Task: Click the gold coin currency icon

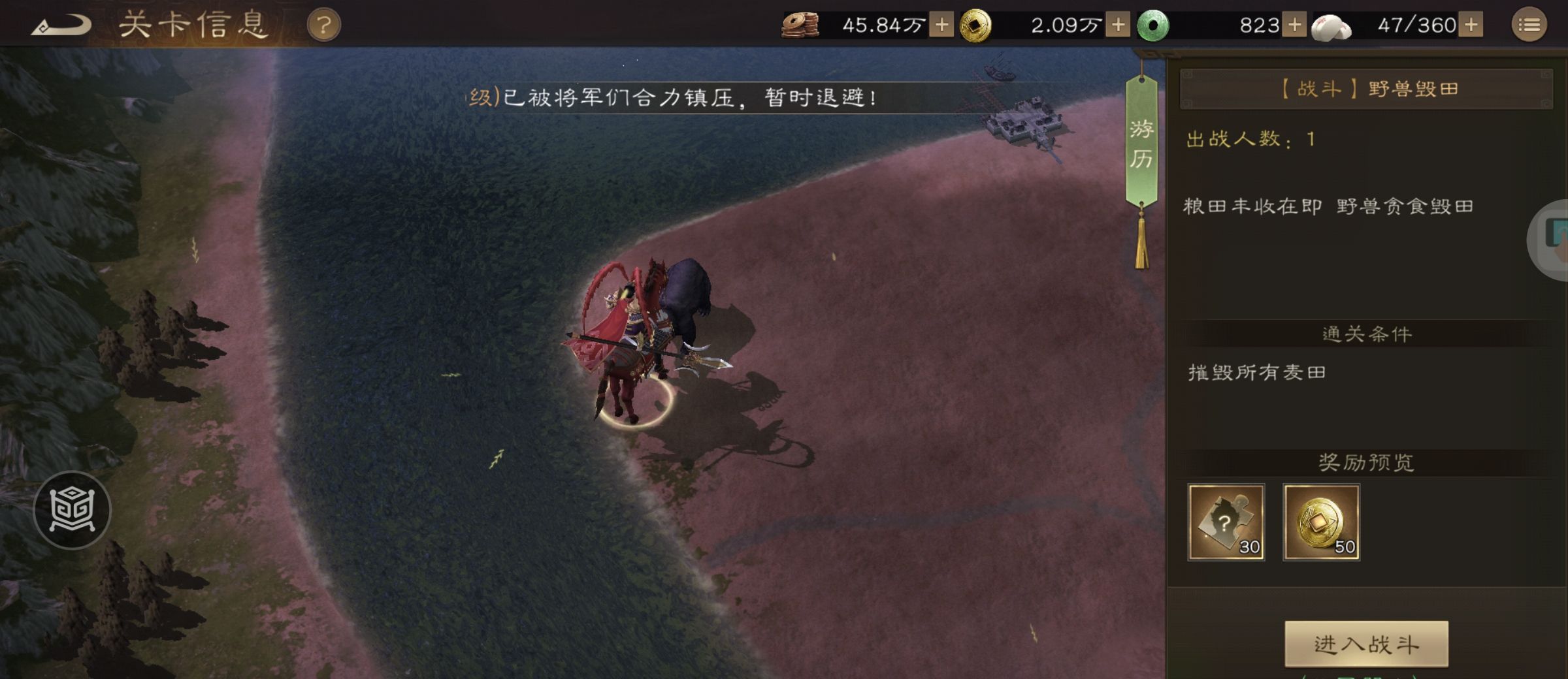Action: click(977, 25)
